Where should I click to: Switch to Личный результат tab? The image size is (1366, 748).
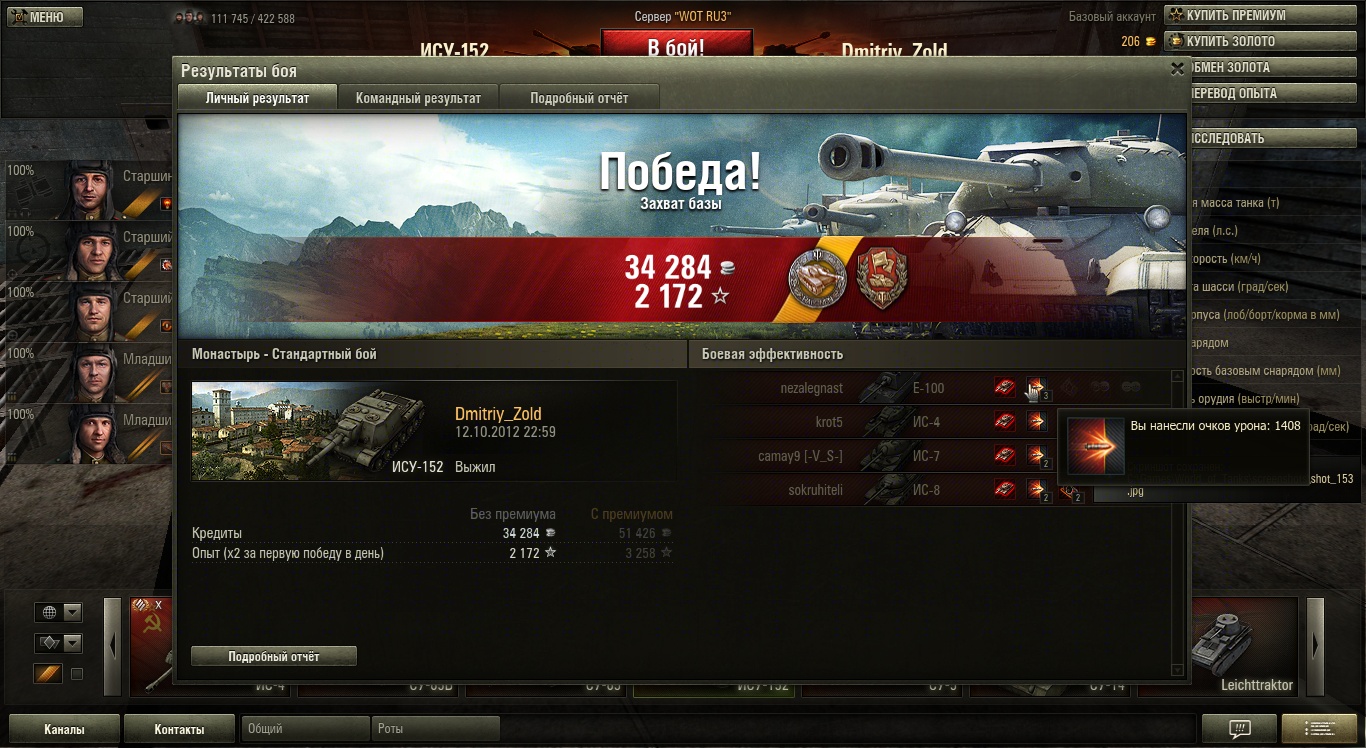[257, 98]
